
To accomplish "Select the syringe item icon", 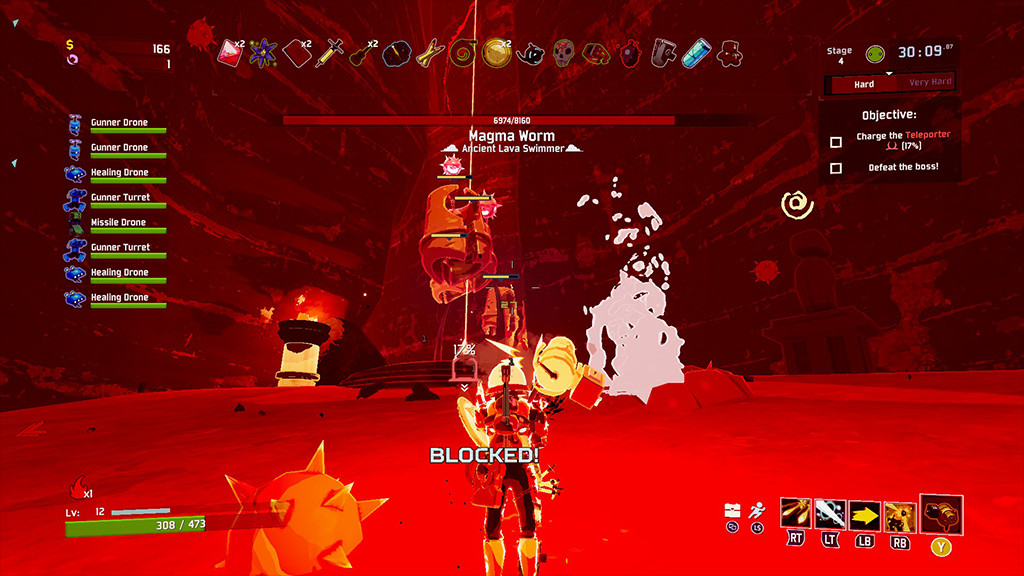I will 328,53.
